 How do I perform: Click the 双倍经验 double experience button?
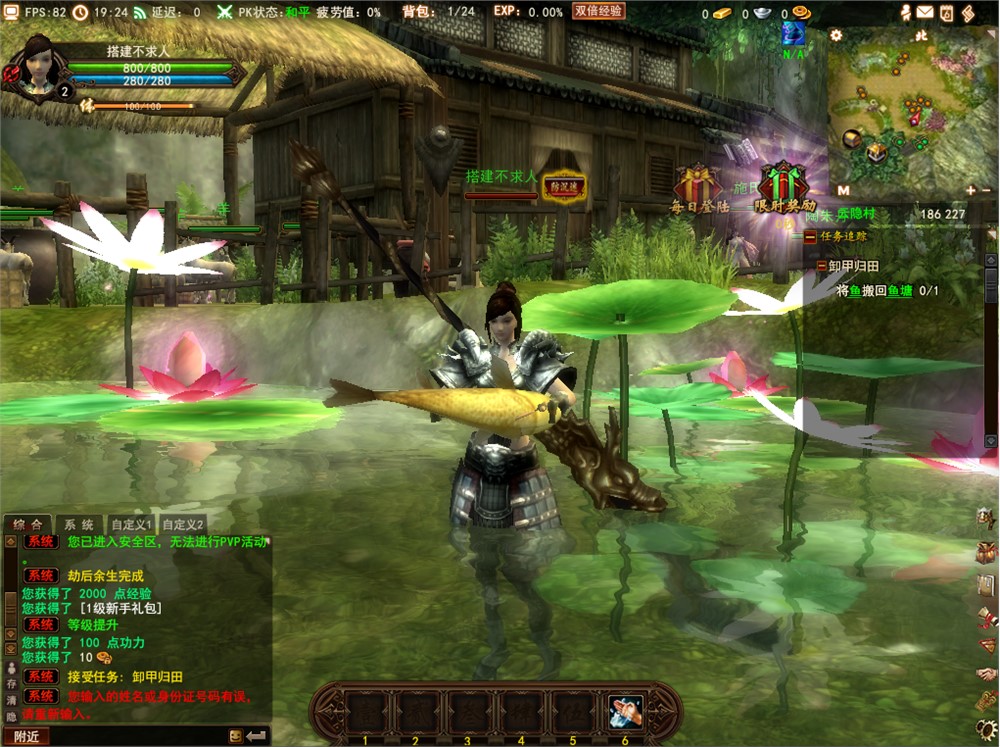point(599,11)
